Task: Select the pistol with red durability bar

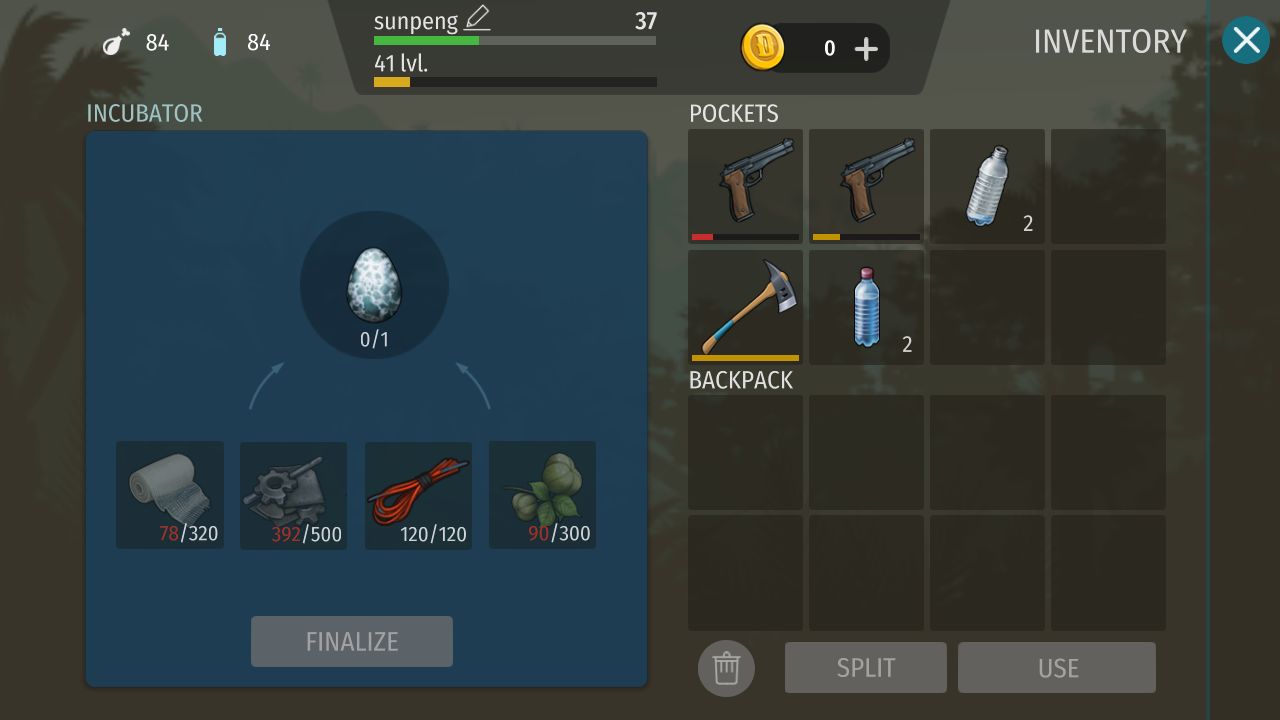Action: pyautogui.click(x=746, y=185)
